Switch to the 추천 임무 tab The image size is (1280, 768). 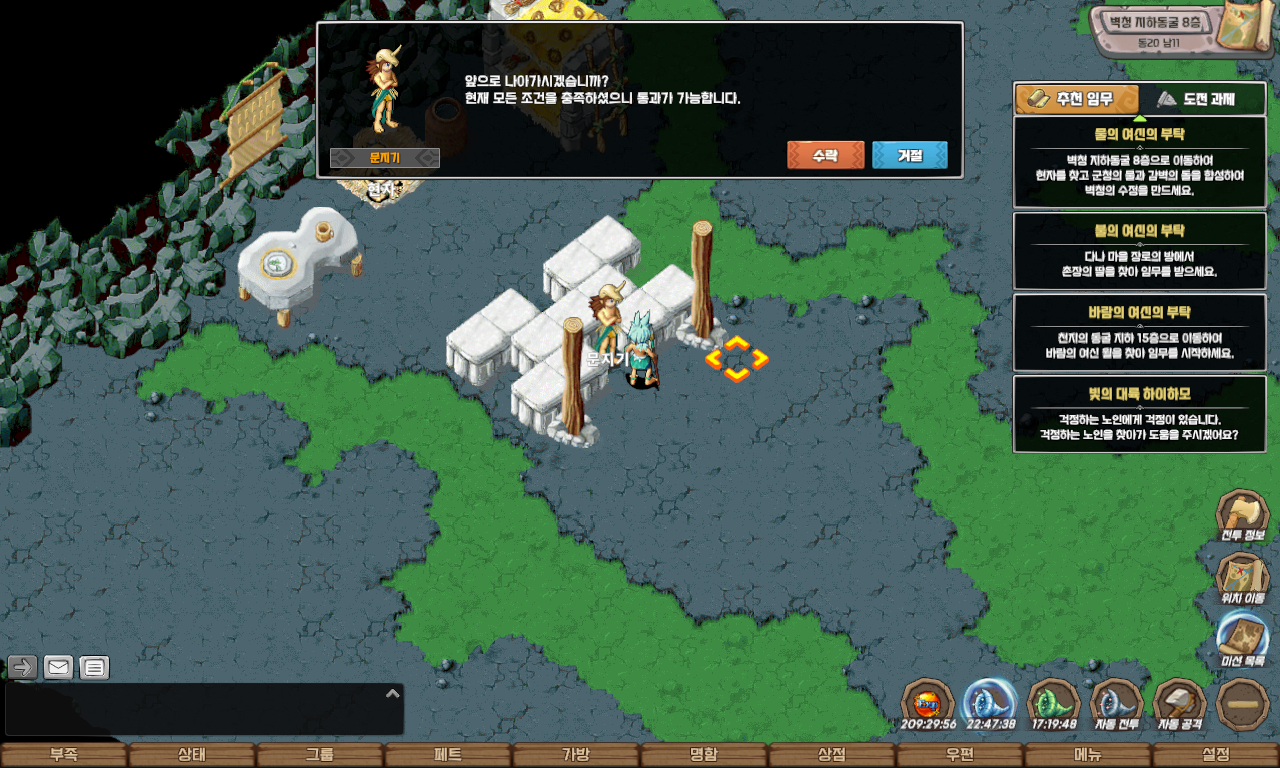pos(1077,99)
